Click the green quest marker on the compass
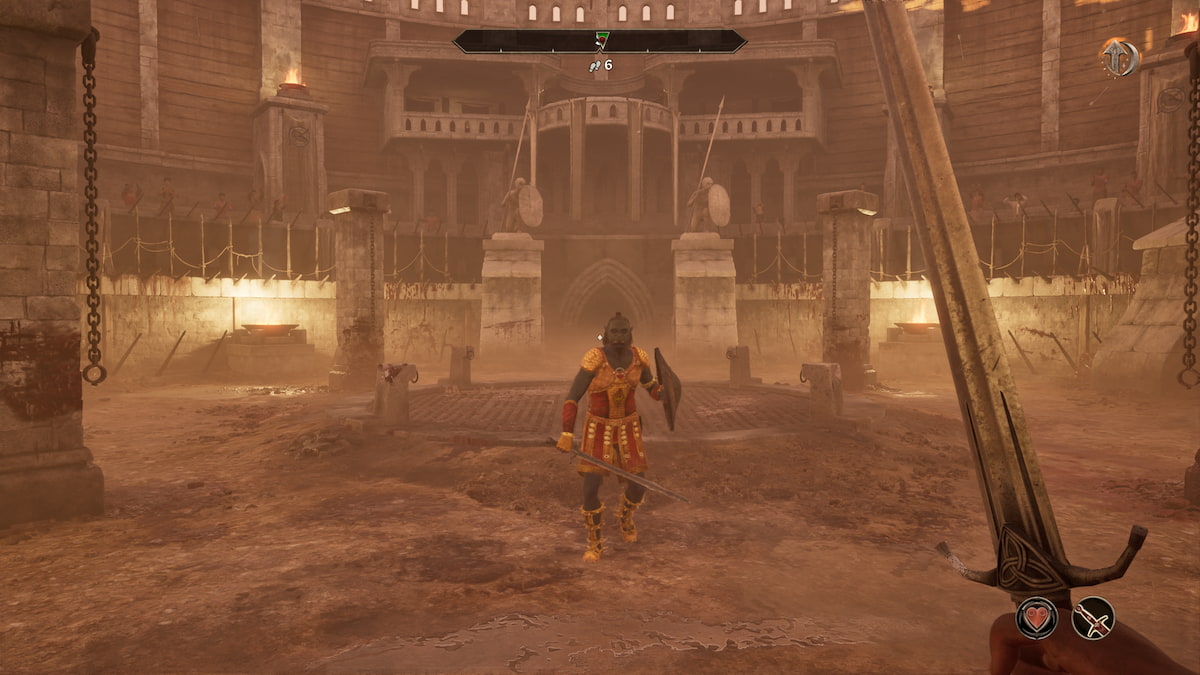Viewport: 1200px width, 675px height. point(600,40)
